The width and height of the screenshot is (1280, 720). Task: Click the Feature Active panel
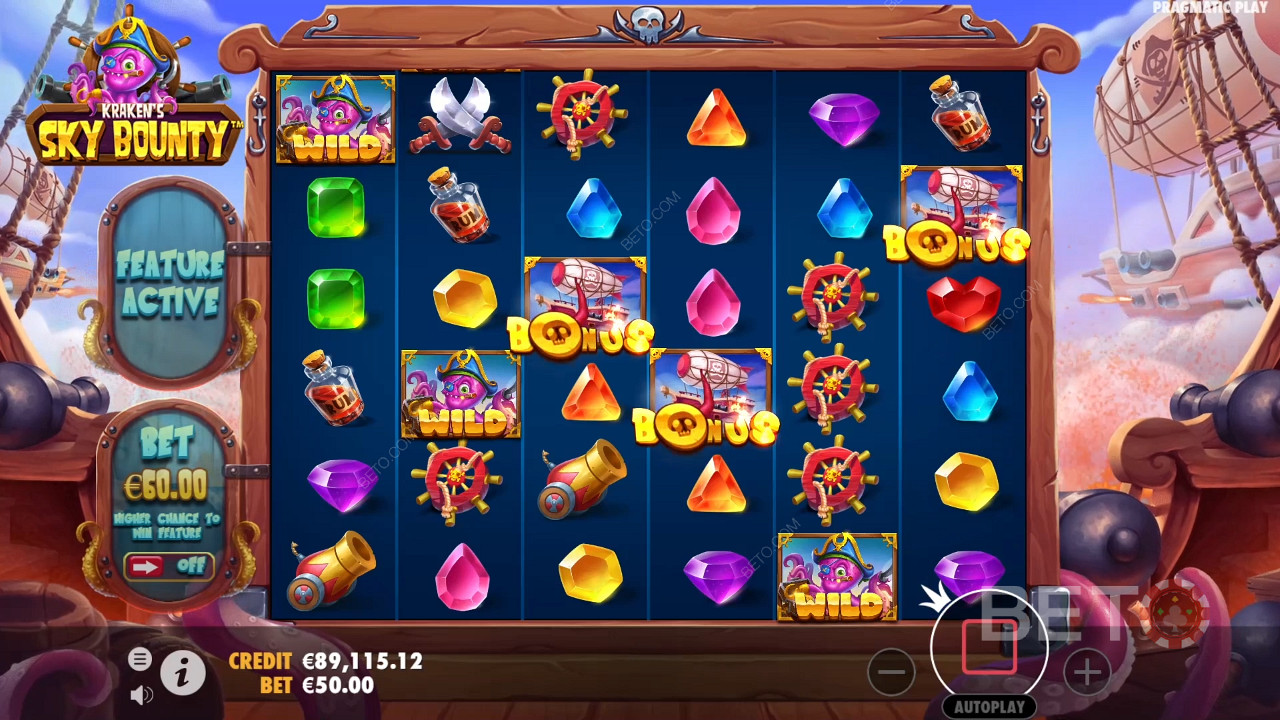[169, 283]
